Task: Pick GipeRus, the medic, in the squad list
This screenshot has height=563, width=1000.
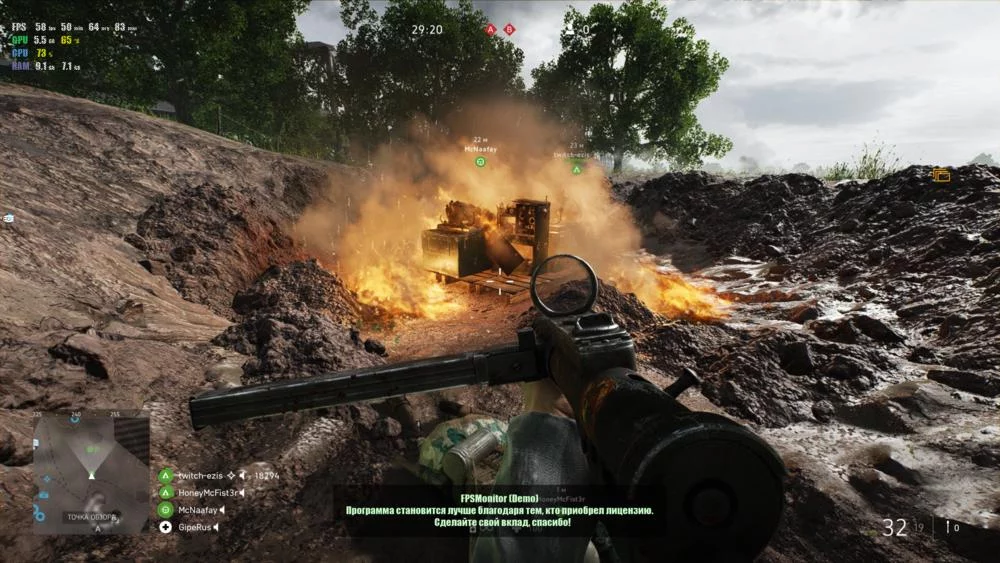Action: point(193,526)
